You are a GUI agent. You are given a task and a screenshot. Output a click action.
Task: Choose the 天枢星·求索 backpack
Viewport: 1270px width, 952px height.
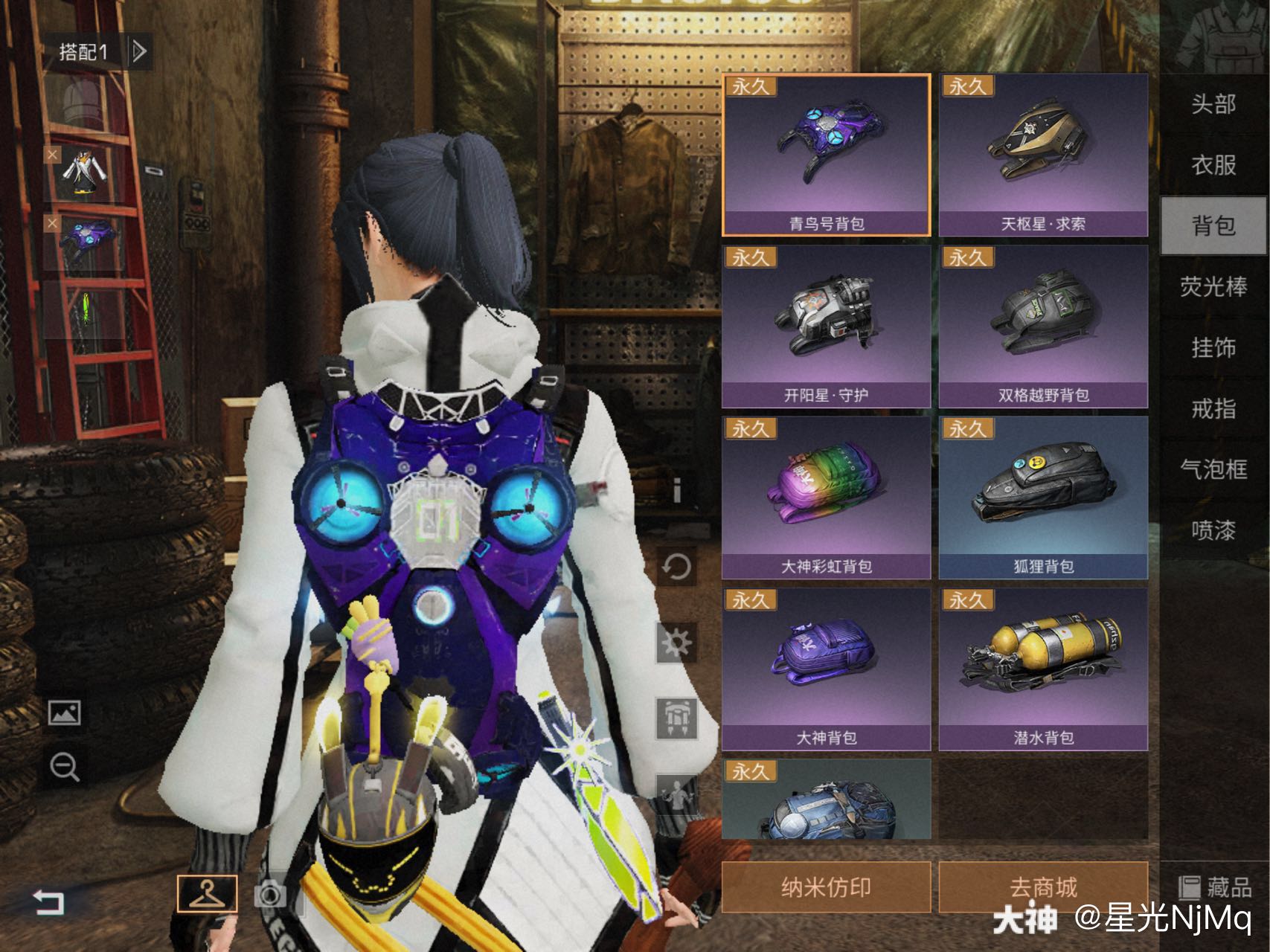(1043, 155)
